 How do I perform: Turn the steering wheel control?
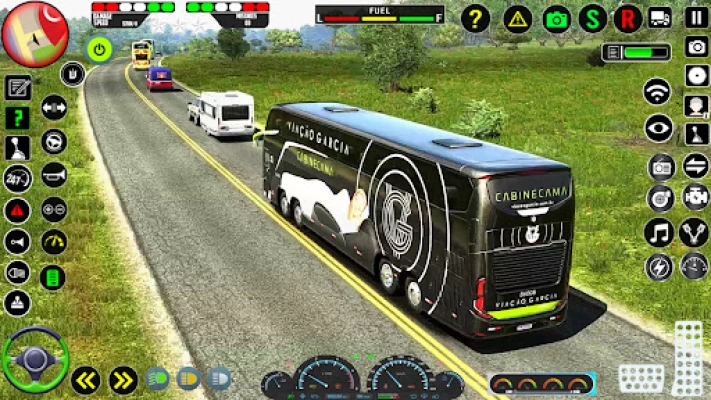(35, 357)
